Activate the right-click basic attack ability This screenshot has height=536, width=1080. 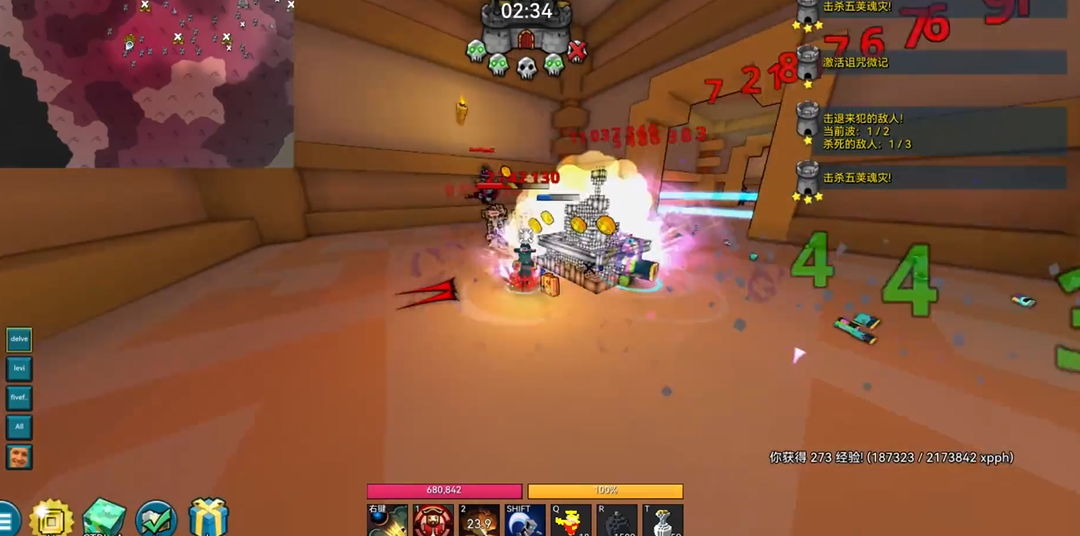point(387,520)
